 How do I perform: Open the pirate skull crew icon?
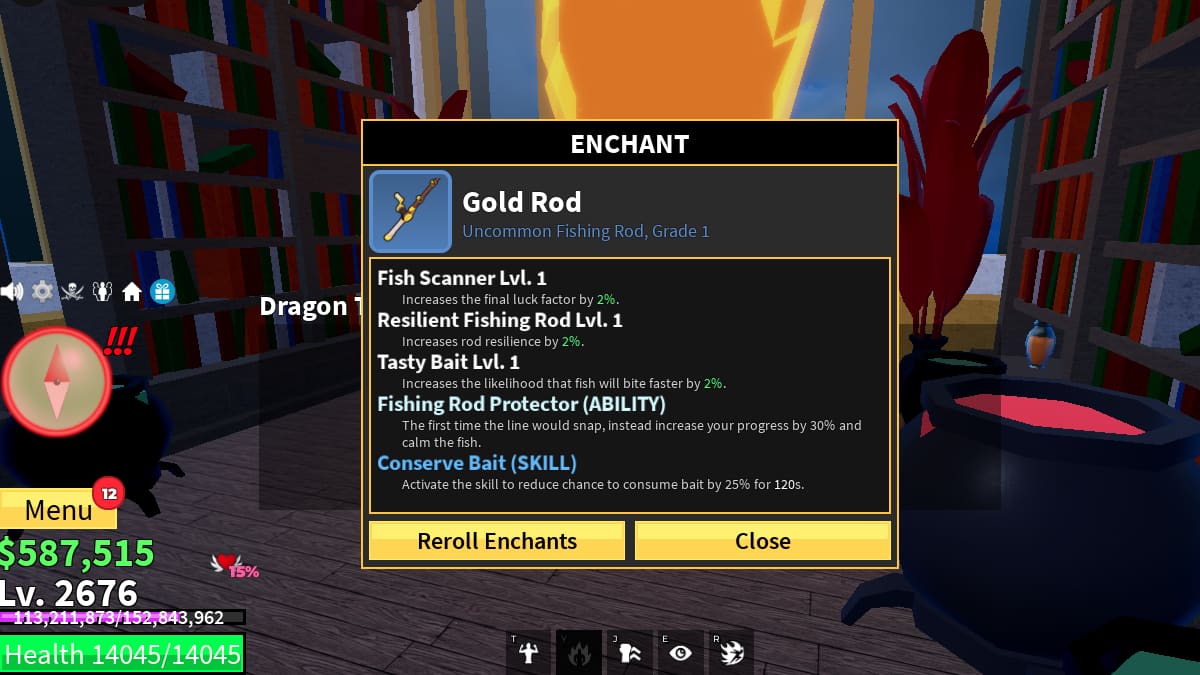[72, 292]
